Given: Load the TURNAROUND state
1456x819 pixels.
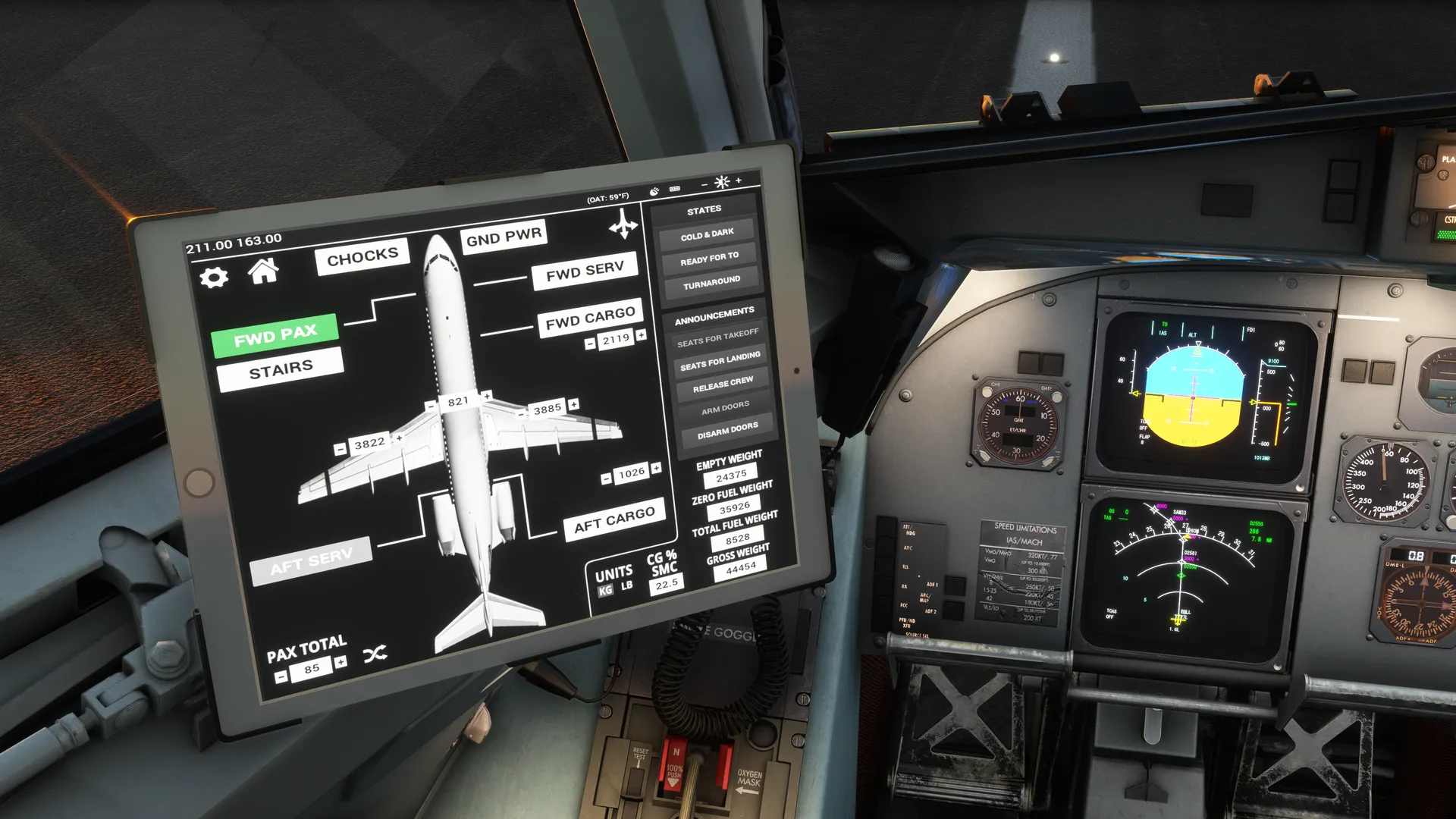Looking at the screenshot, I should 711,284.
